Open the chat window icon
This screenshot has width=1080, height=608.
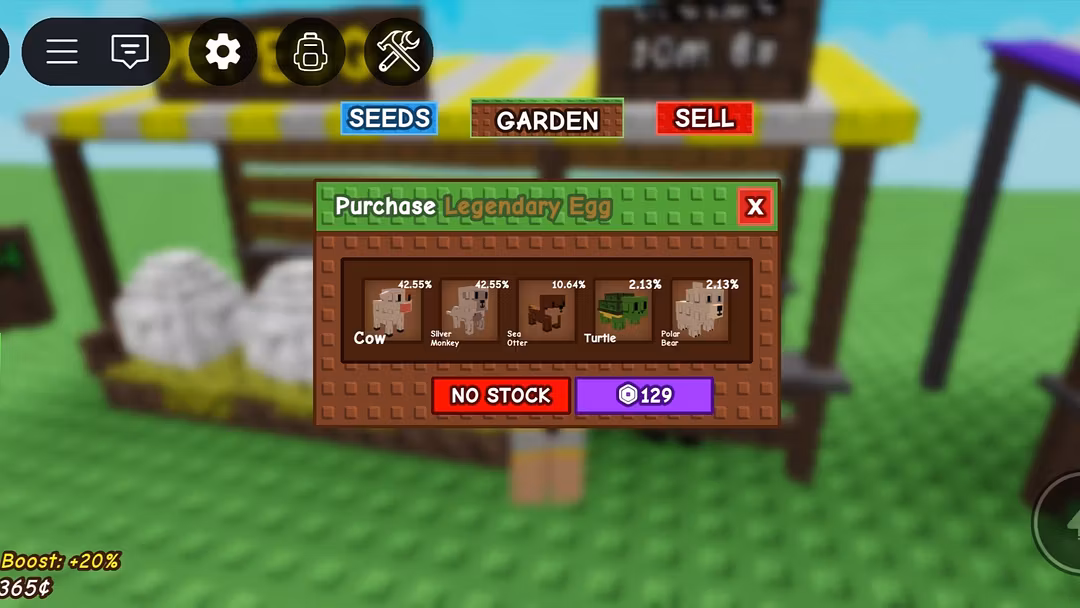[130, 51]
